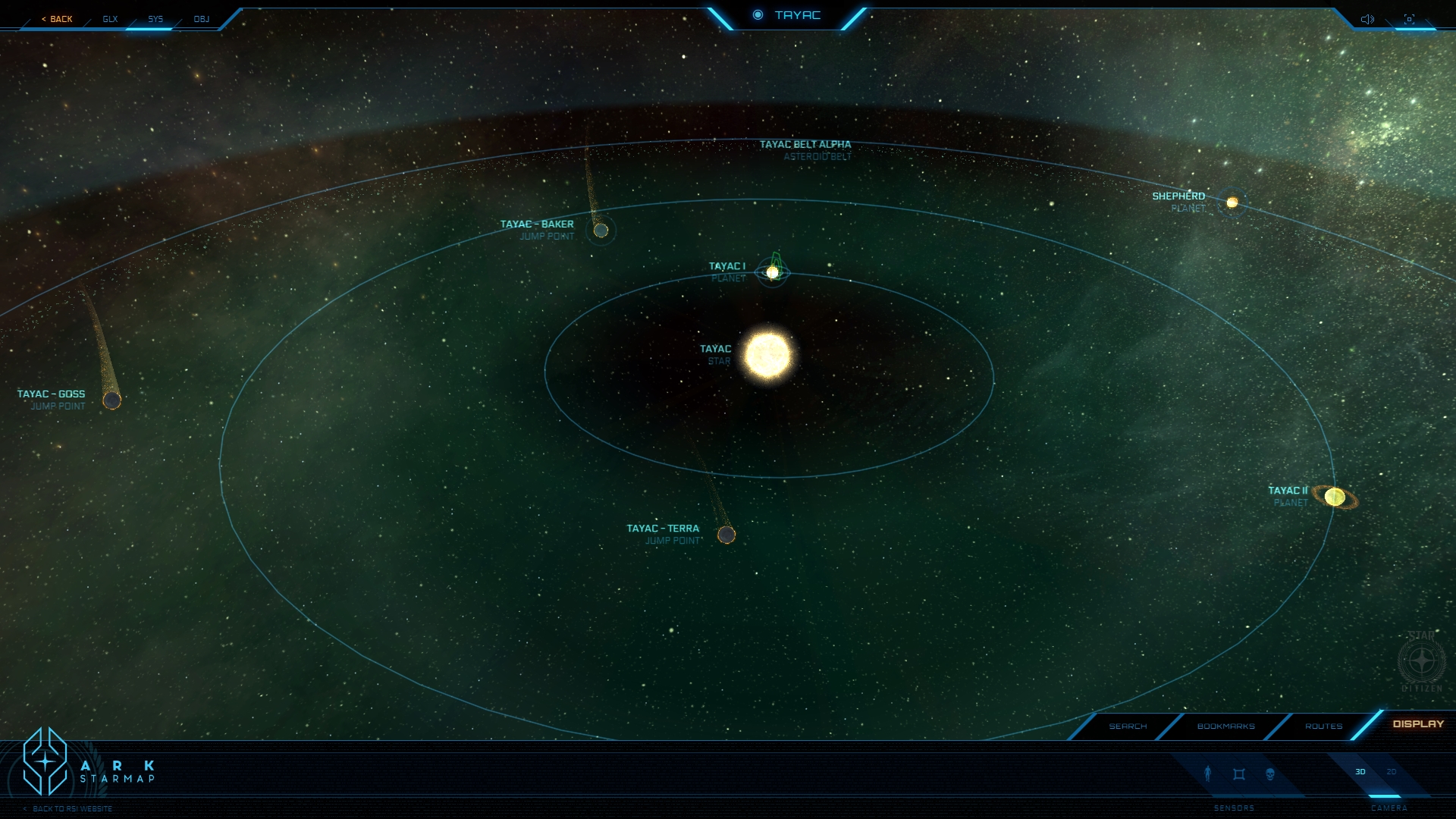The width and height of the screenshot is (1456, 819).
Task: Go back using the Back button
Action: [x=58, y=19]
